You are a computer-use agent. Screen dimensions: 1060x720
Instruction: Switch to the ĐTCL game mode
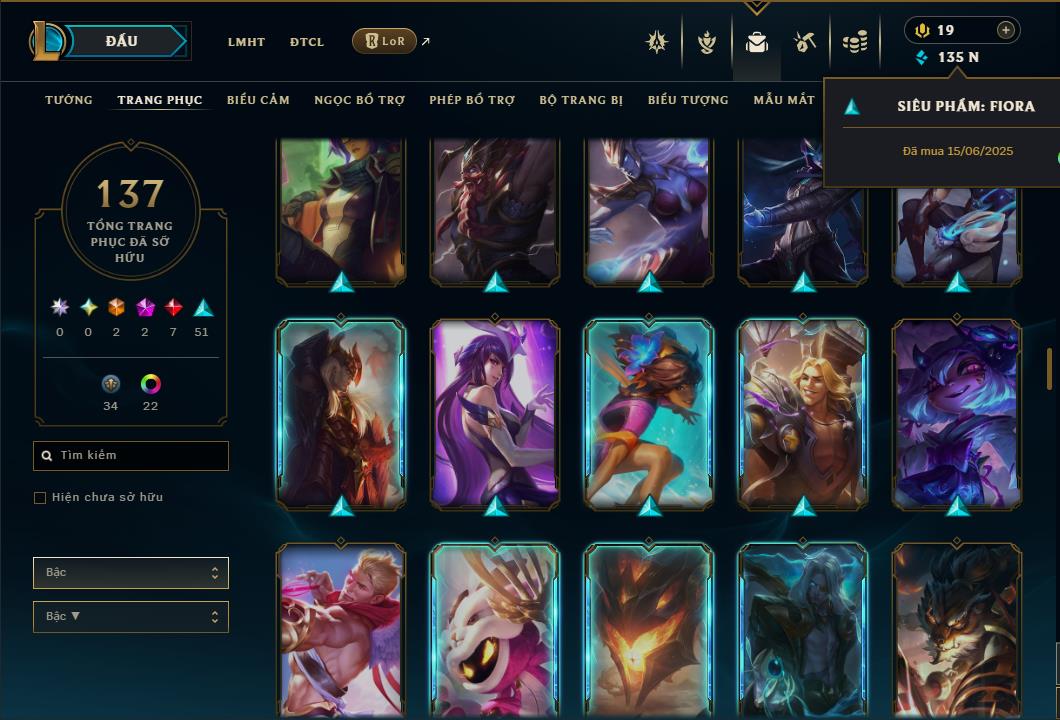[307, 42]
